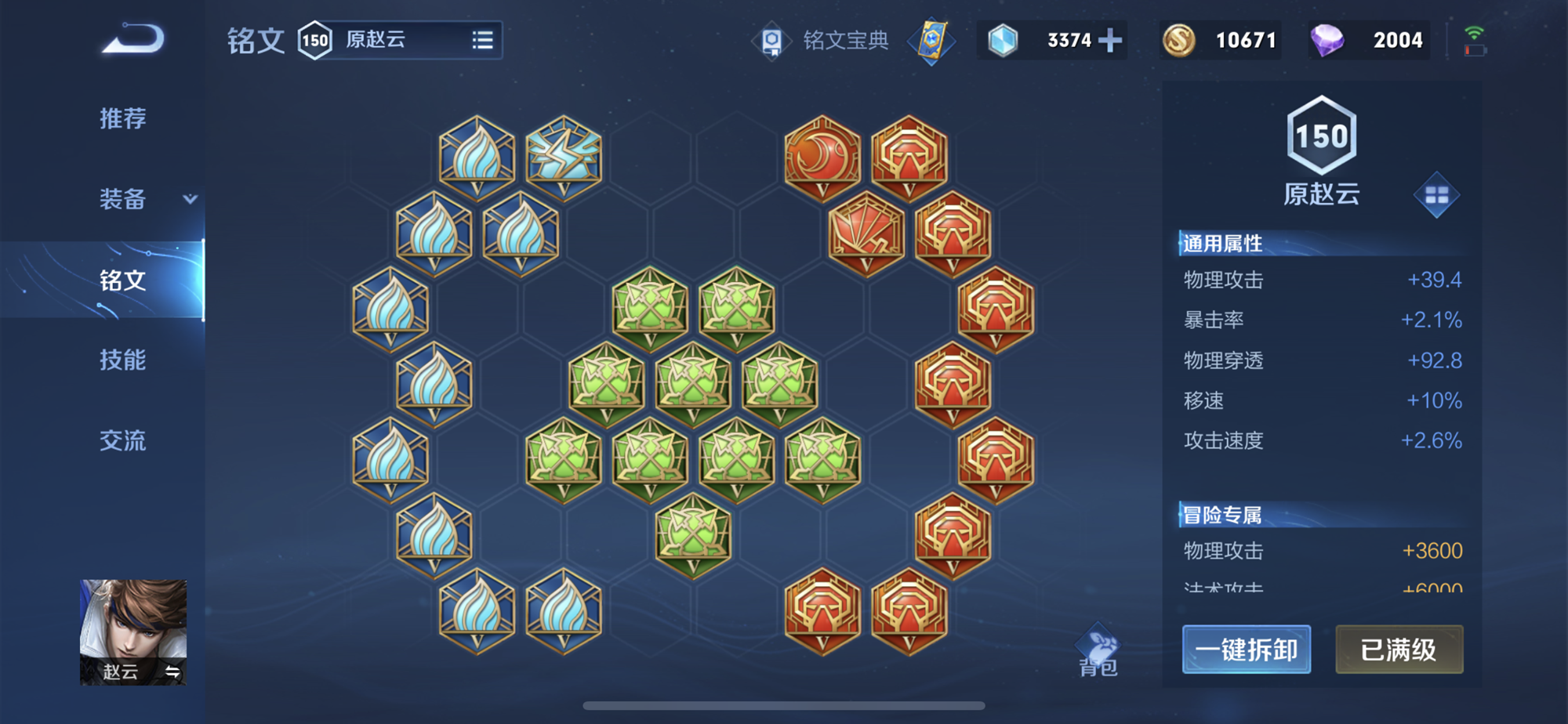Tap the purple diamond currency icon
1568x724 pixels.
(1327, 40)
